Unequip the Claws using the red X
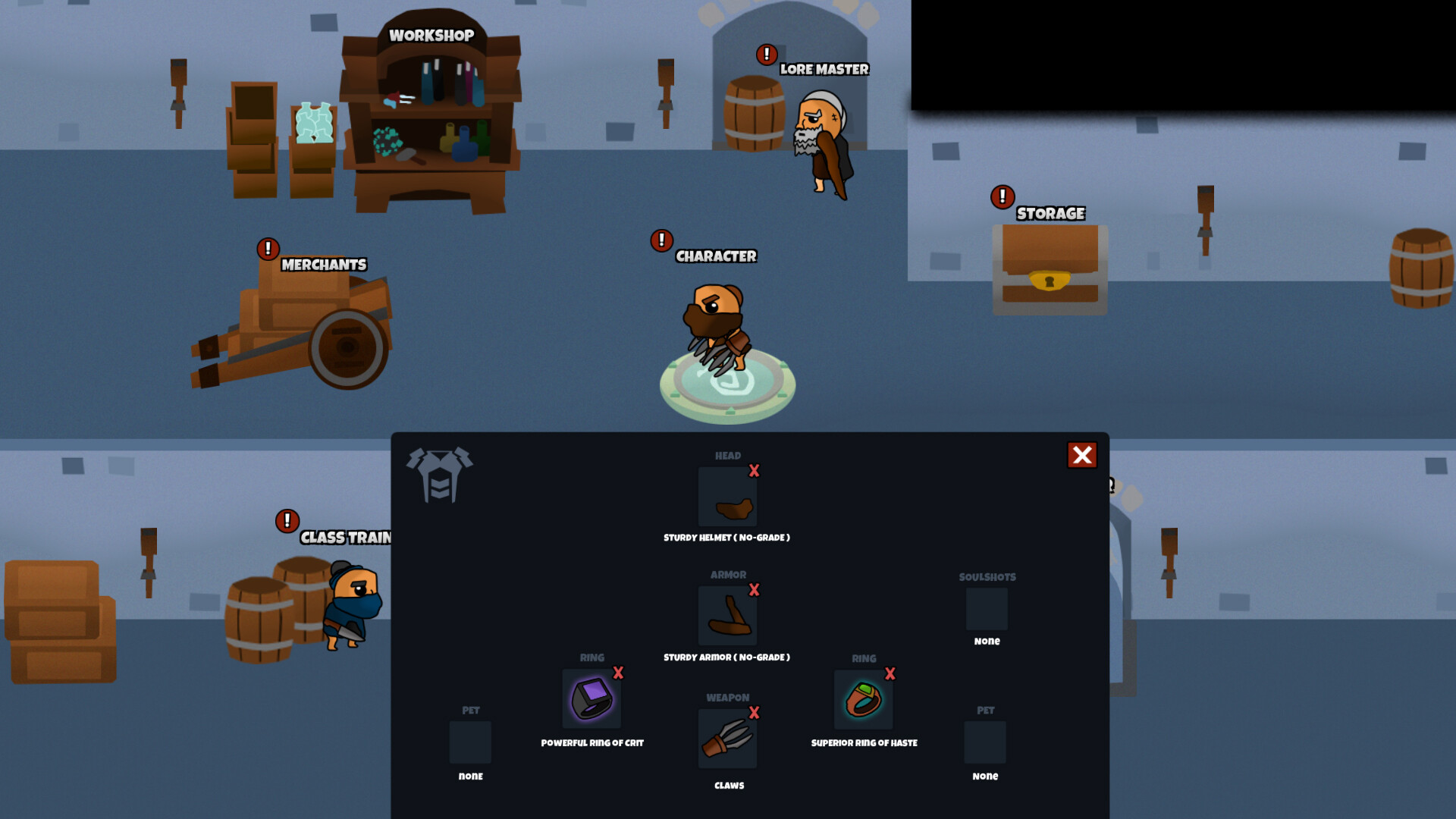 (754, 714)
